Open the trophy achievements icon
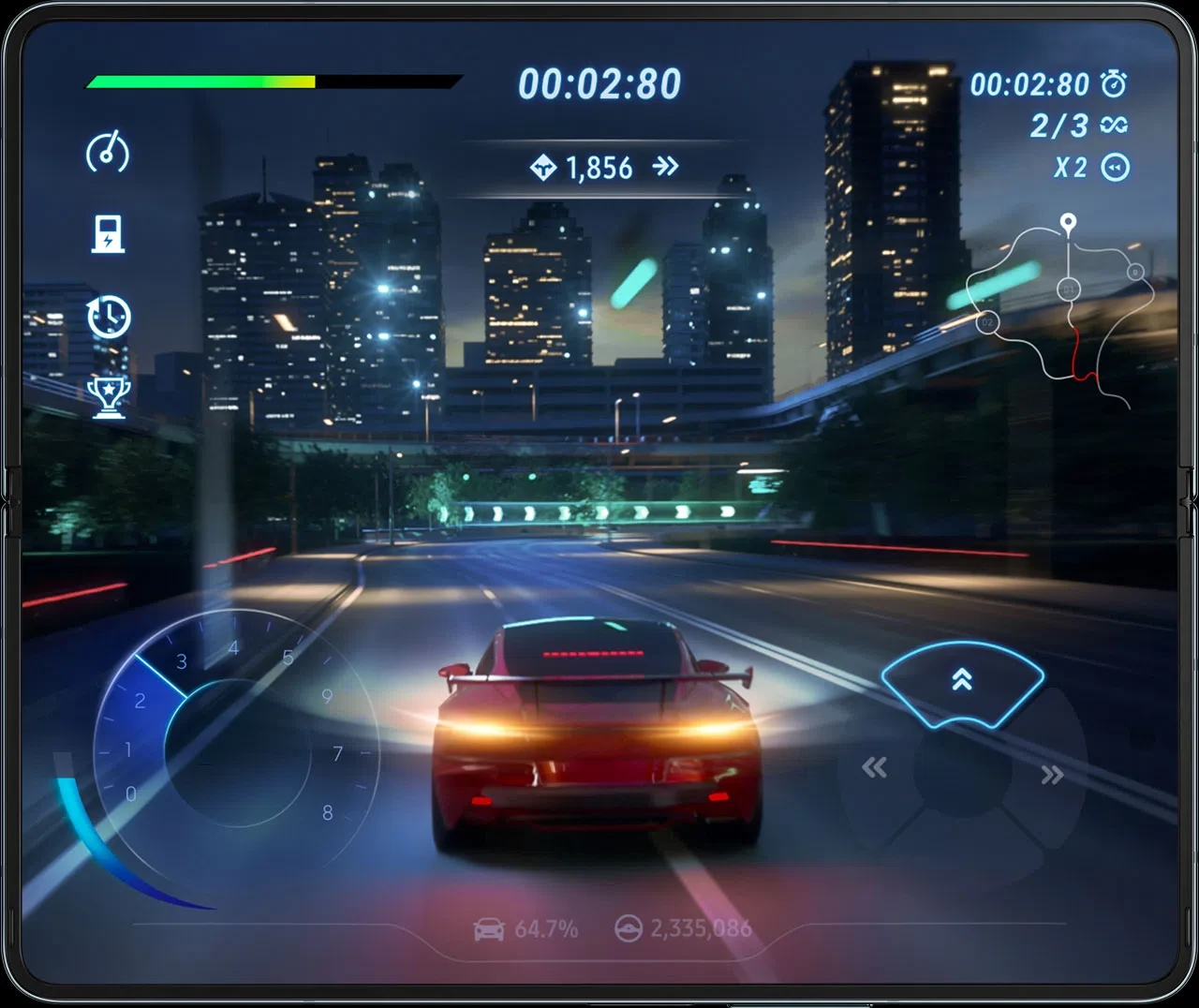This screenshot has height=1008, width=1199. point(109,396)
